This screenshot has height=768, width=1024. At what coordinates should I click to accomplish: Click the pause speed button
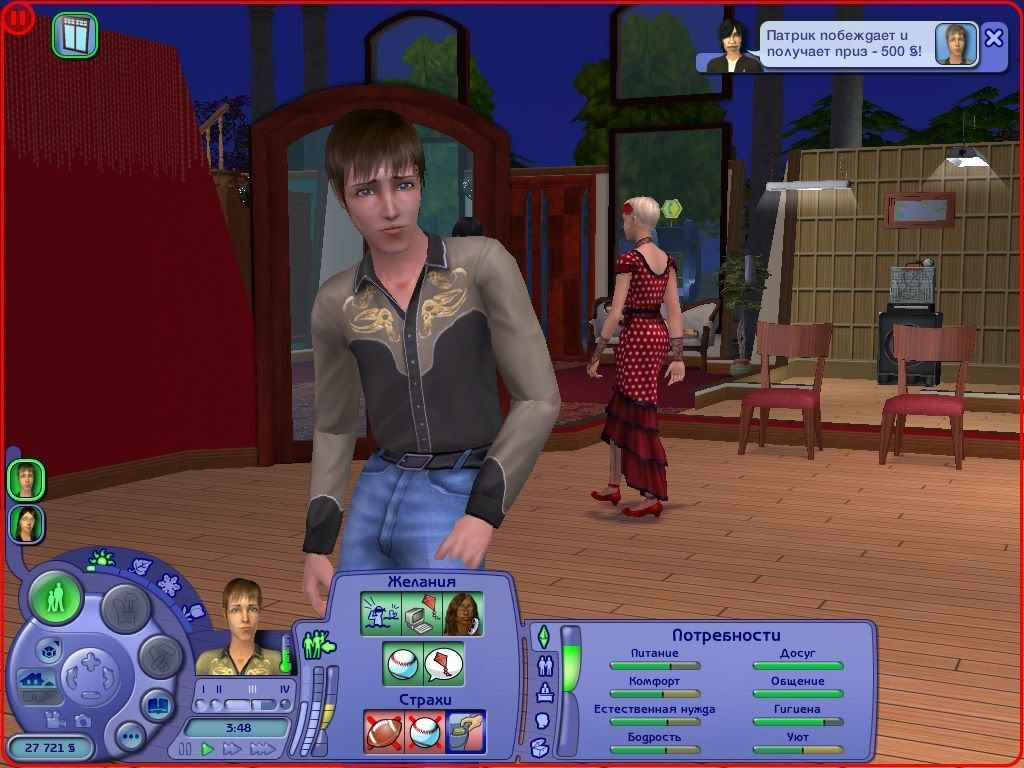185,748
